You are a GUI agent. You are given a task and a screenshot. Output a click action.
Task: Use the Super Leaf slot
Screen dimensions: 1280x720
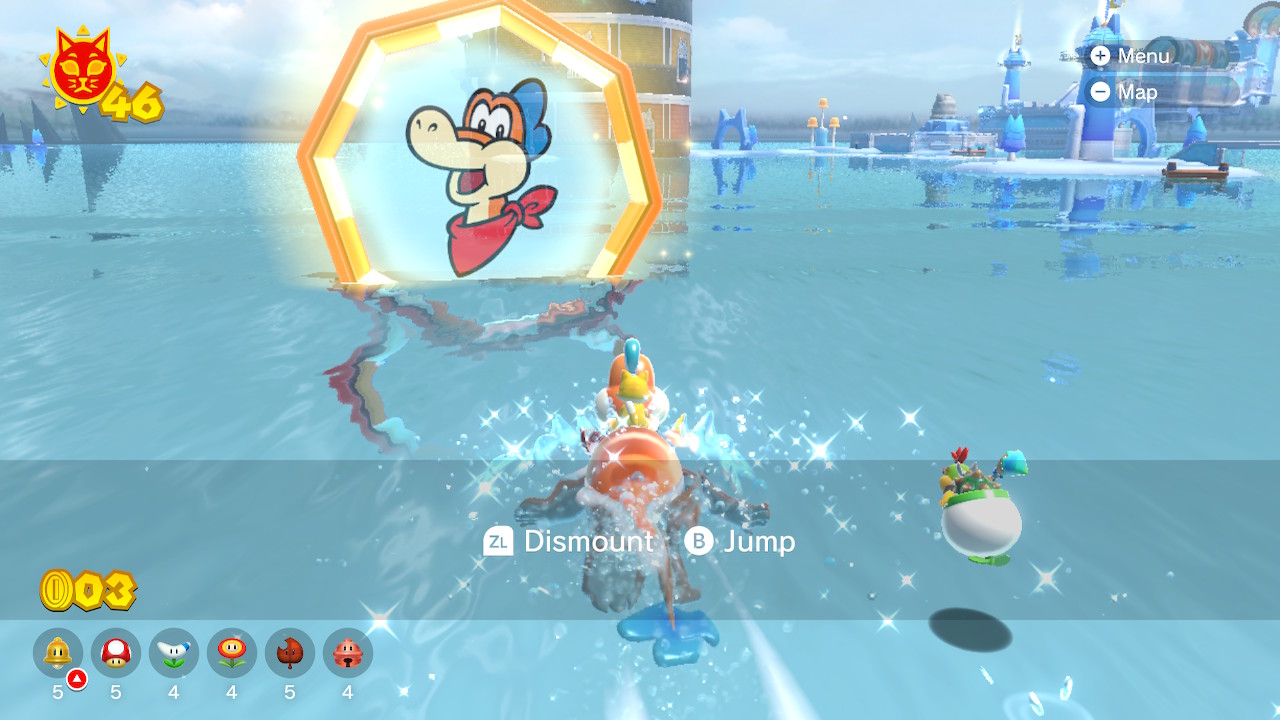click(x=290, y=653)
